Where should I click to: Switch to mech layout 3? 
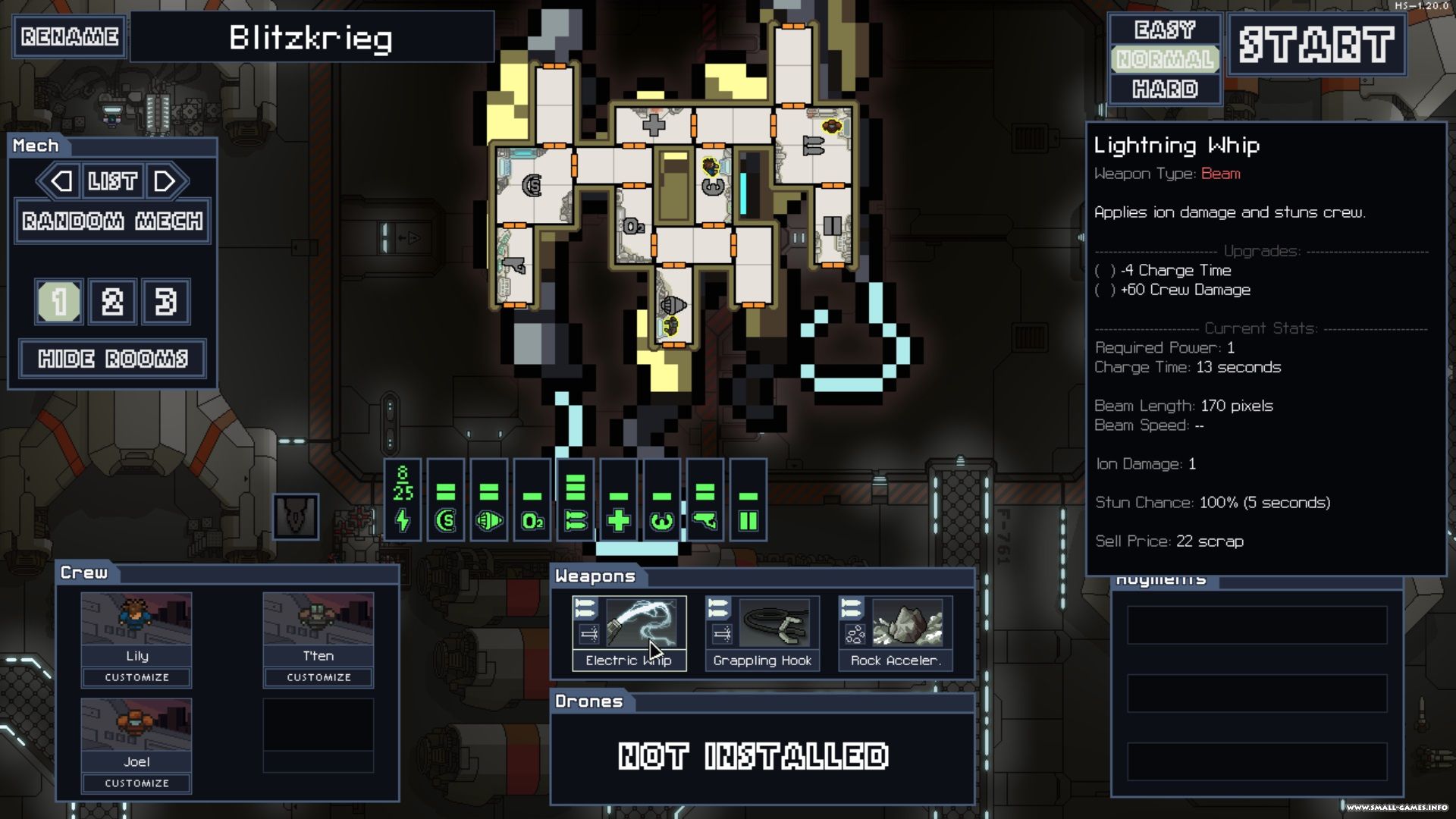tap(165, 302)
